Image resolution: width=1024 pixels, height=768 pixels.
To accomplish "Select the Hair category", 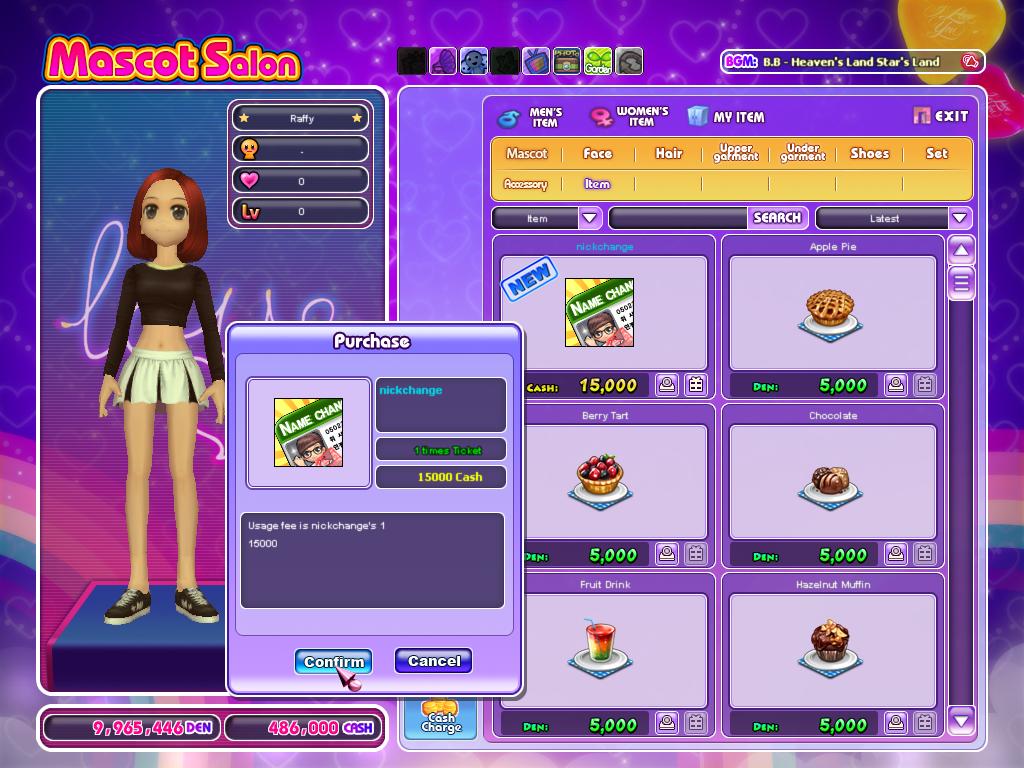I will (668, 153).
